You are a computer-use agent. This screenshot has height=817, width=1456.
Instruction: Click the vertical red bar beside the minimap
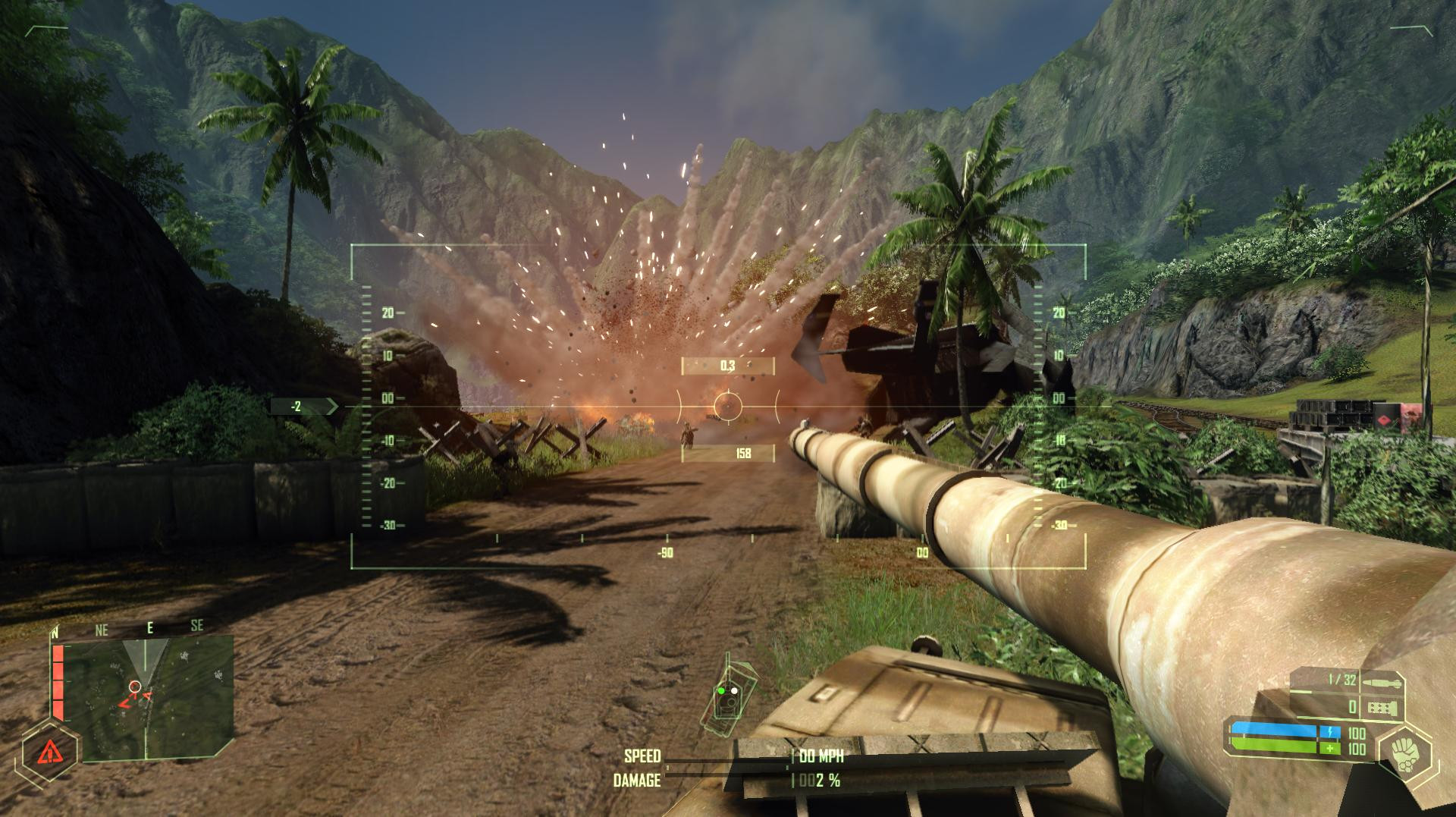58,682
